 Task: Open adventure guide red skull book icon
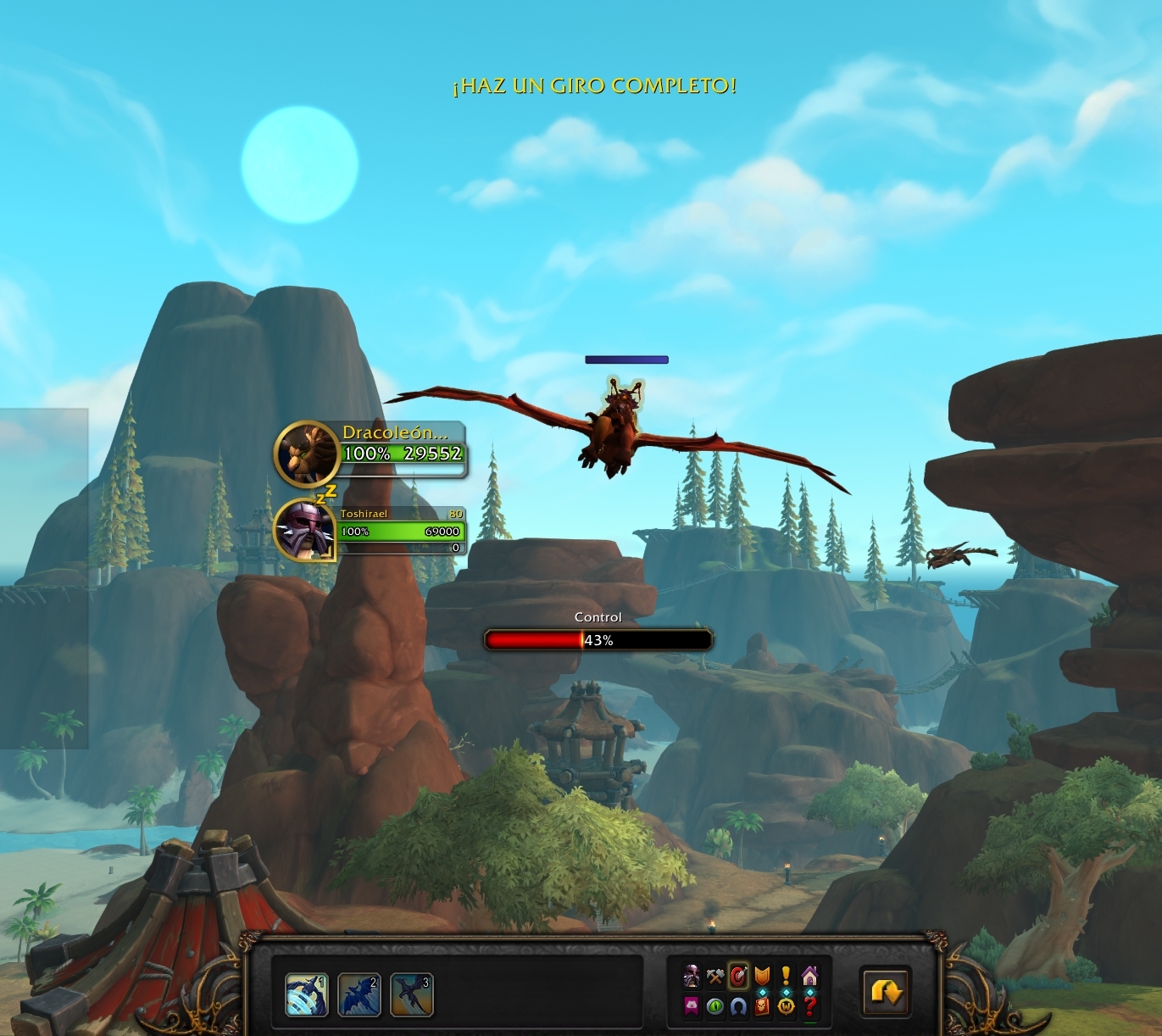(x=762, y=1005)
